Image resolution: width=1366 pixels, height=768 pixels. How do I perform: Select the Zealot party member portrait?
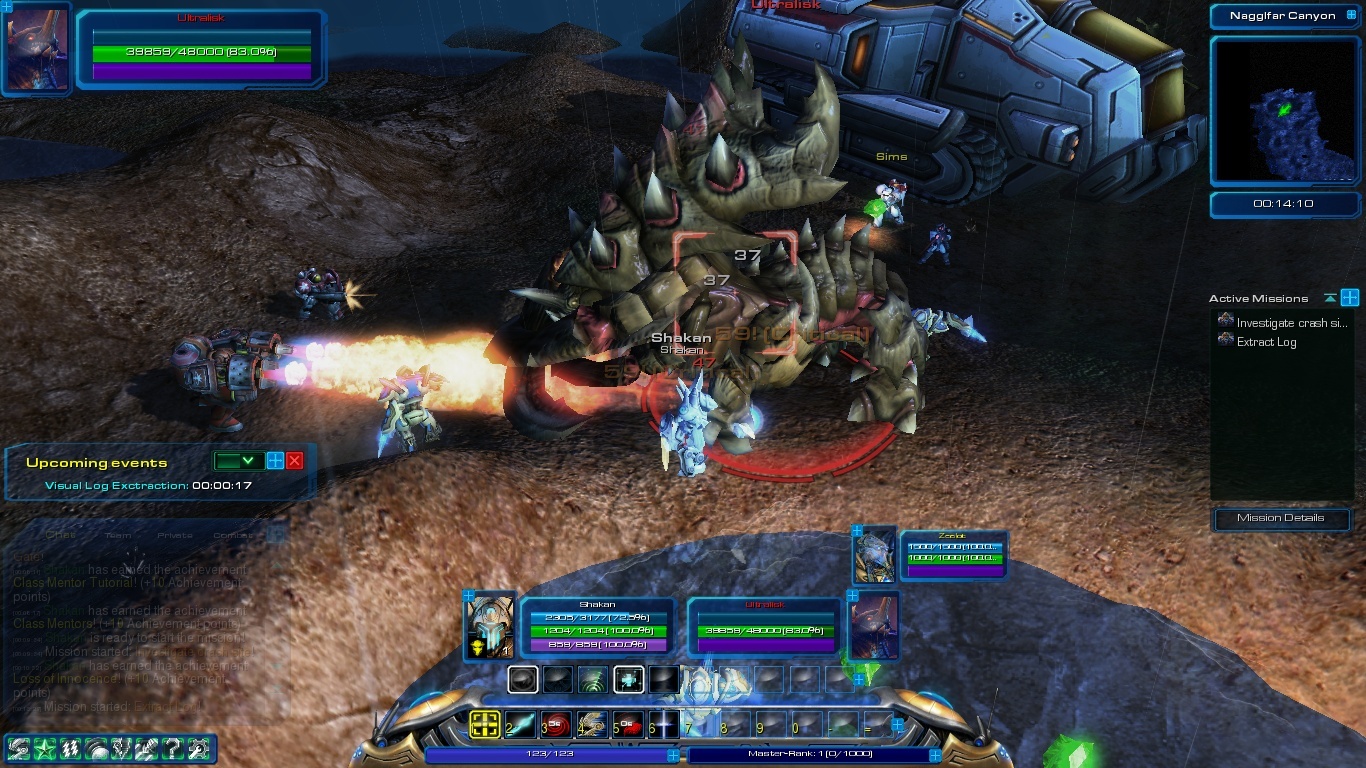873,556
